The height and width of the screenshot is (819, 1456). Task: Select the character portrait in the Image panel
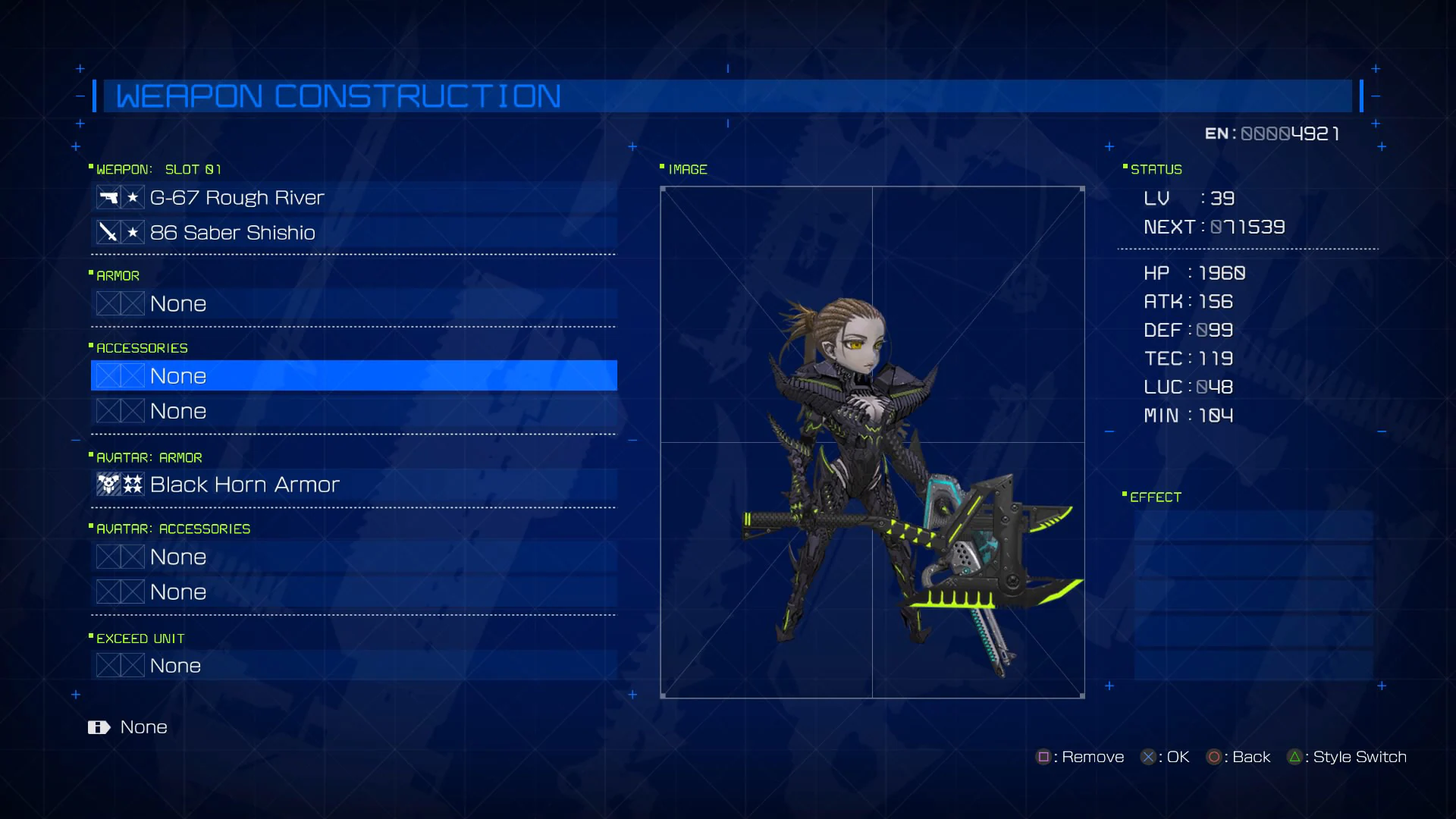point(872,440)
